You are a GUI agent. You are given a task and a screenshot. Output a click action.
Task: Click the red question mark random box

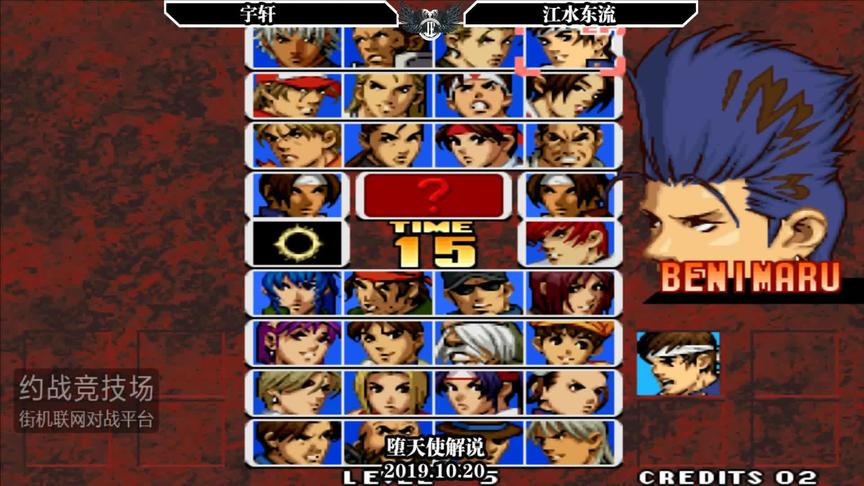pyautogui.click(x=433, y=194)
